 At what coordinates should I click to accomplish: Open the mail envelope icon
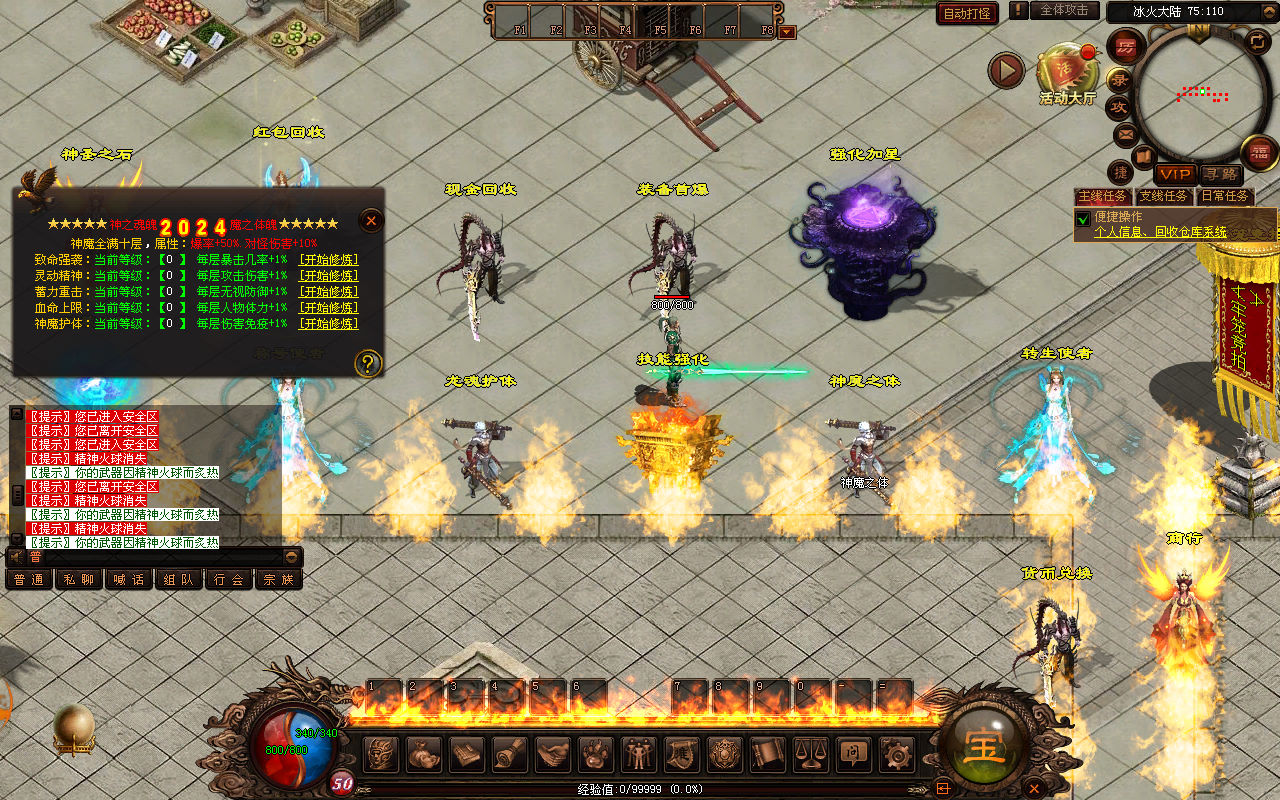point(1125,134)
